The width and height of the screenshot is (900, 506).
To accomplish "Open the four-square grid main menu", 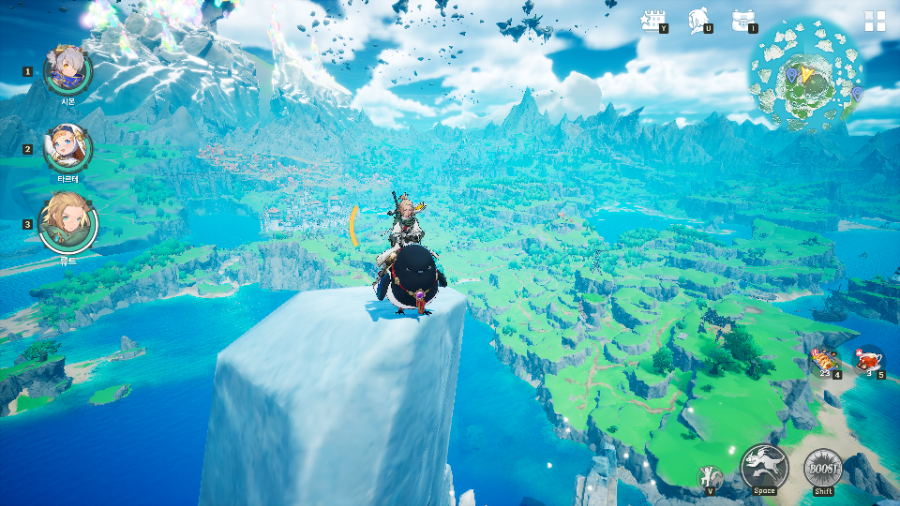I will [x=875, y=22].
